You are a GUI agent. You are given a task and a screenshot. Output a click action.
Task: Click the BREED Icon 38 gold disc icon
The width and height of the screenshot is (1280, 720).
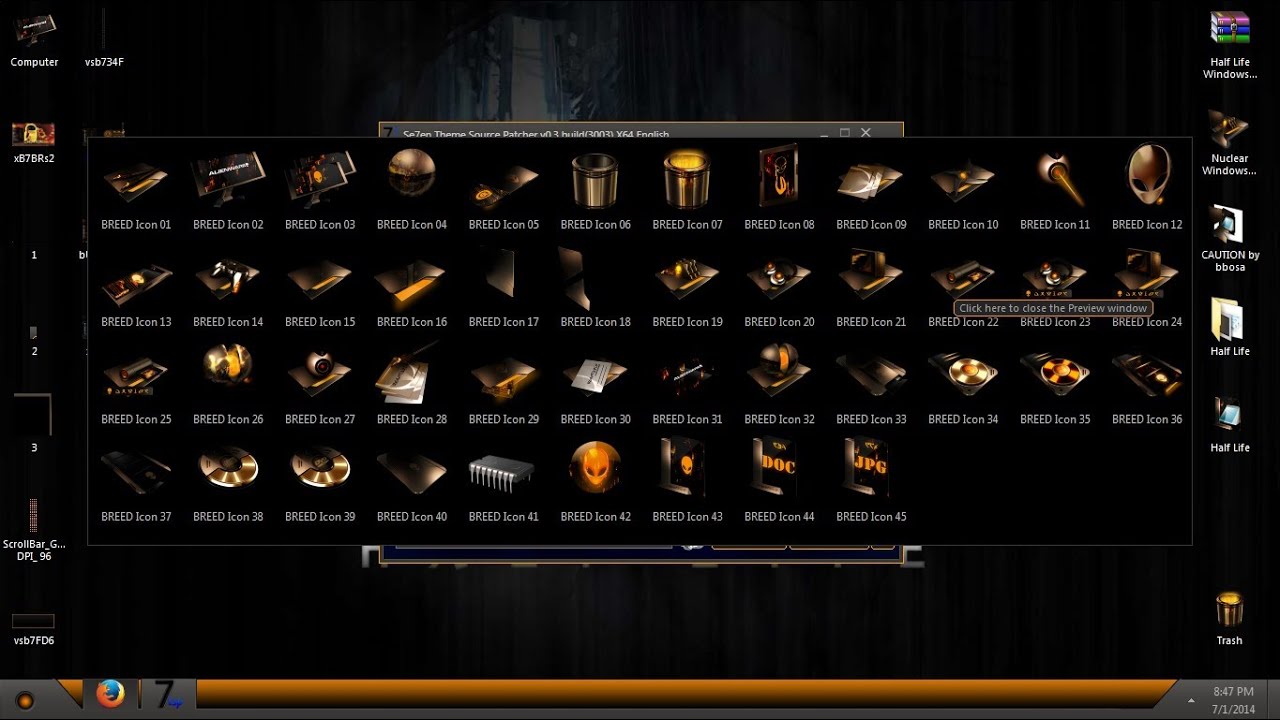(x=228, y=467)
